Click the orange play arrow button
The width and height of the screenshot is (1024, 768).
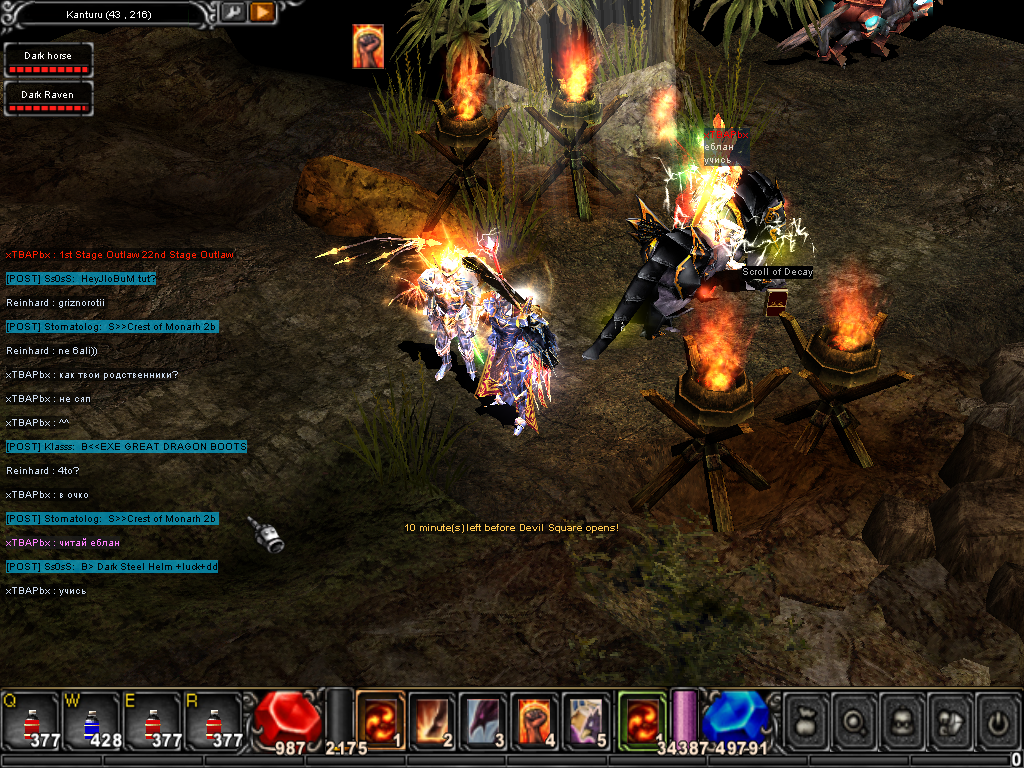262,13
